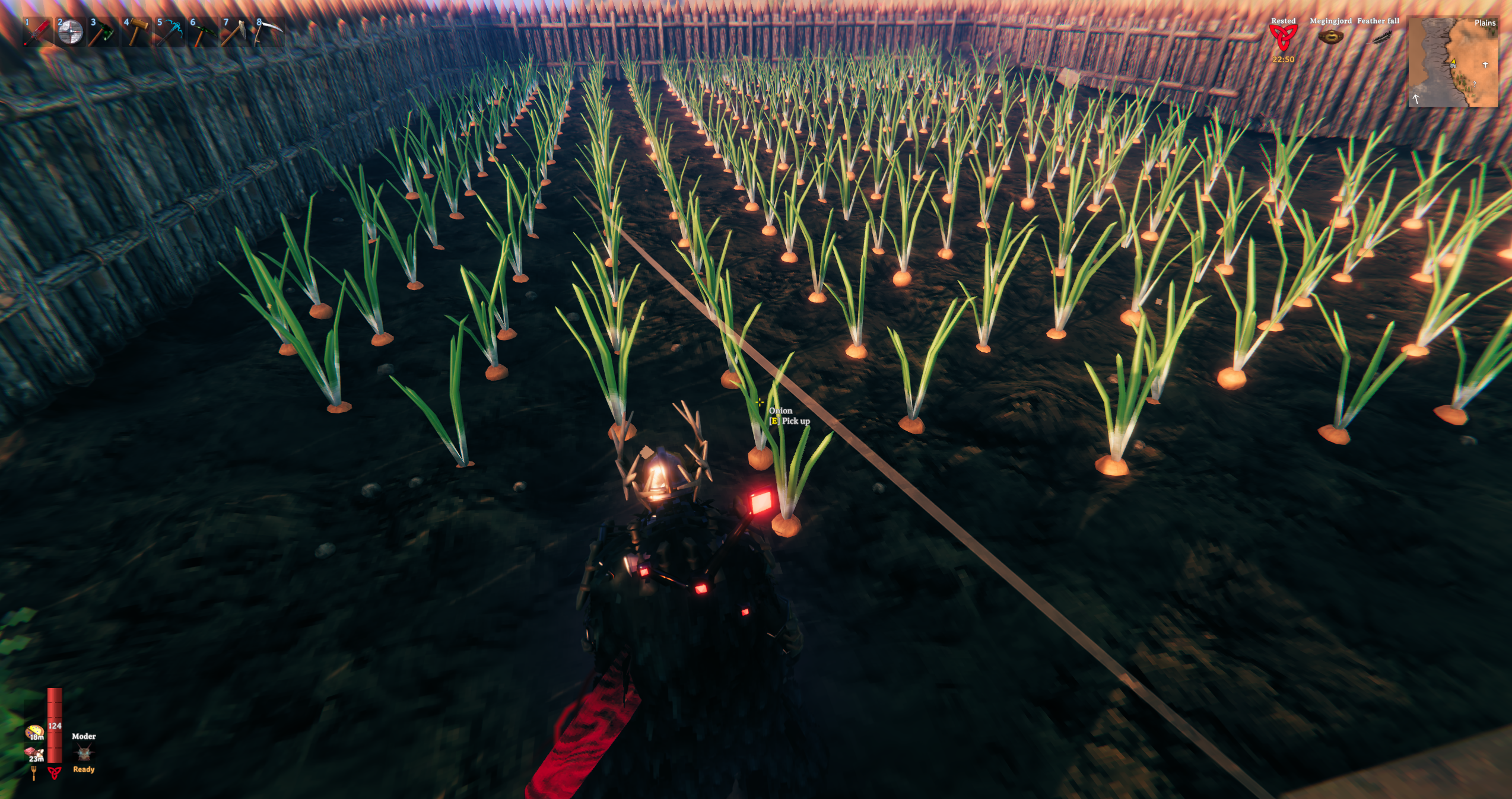
Task: Open the Plains minimap
Action: 1452,62
